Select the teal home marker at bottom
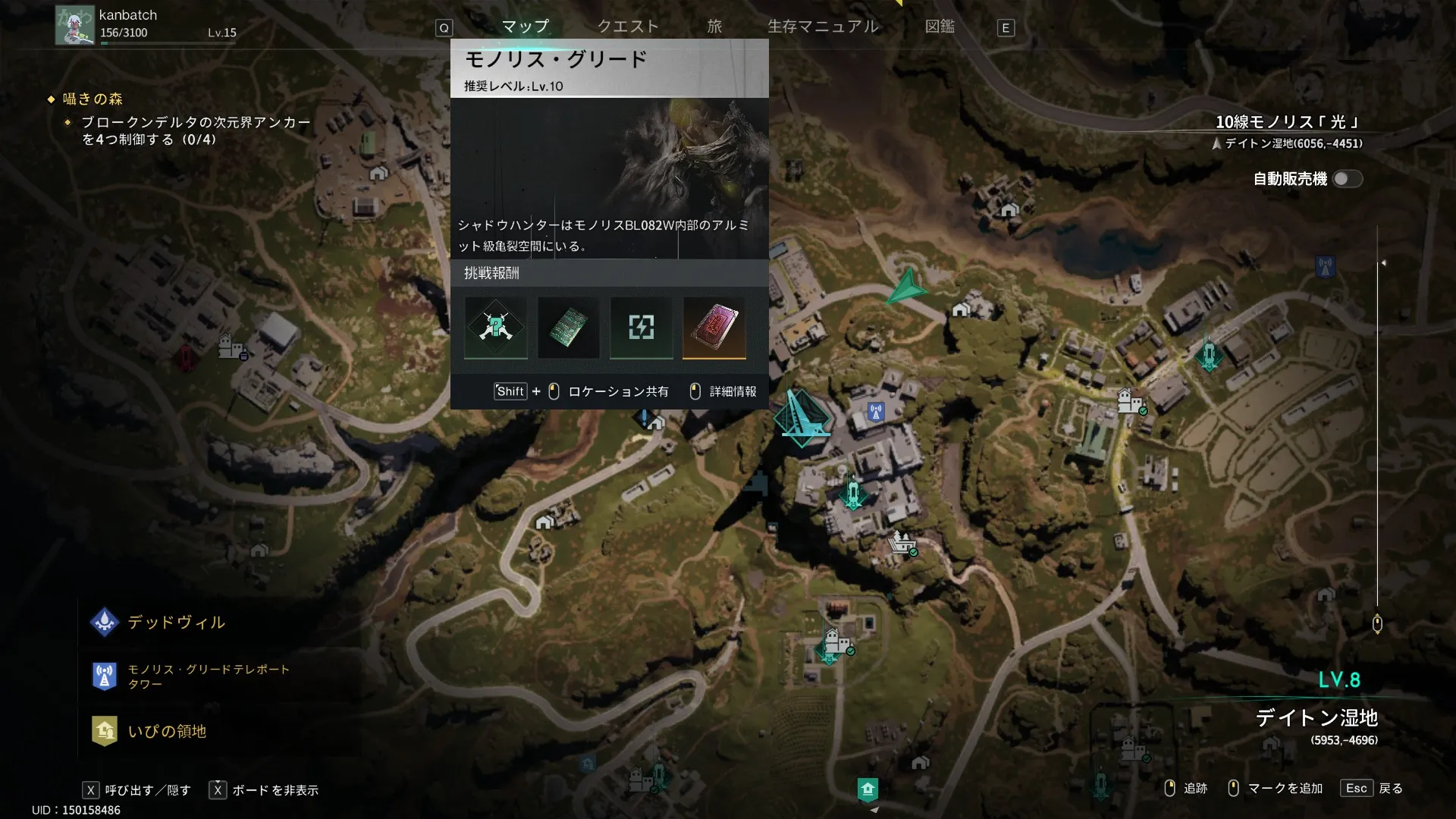This screenshot has width=1456, height=819. tap(868, 789)
